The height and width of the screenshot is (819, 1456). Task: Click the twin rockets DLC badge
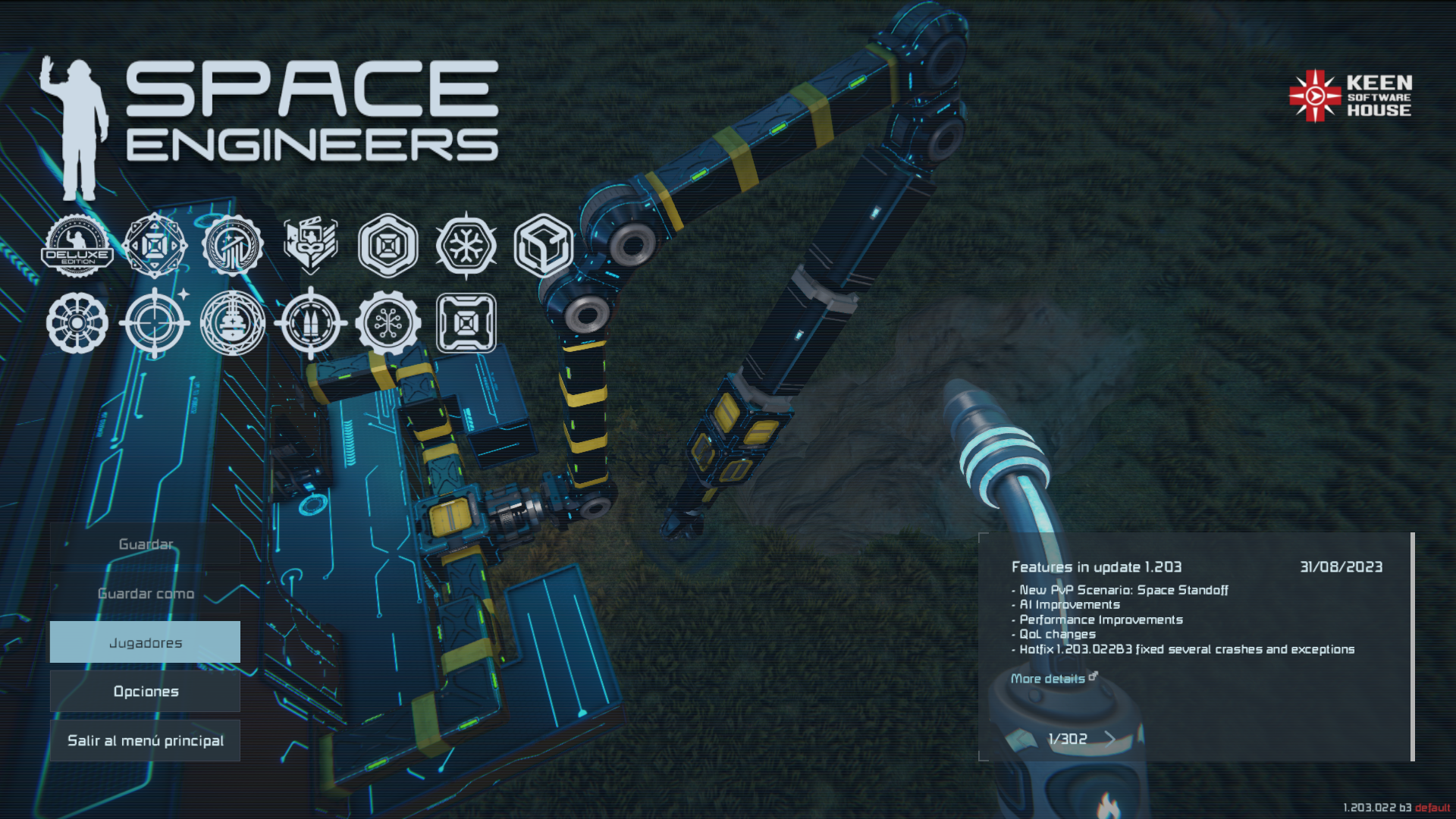[310, 323]
